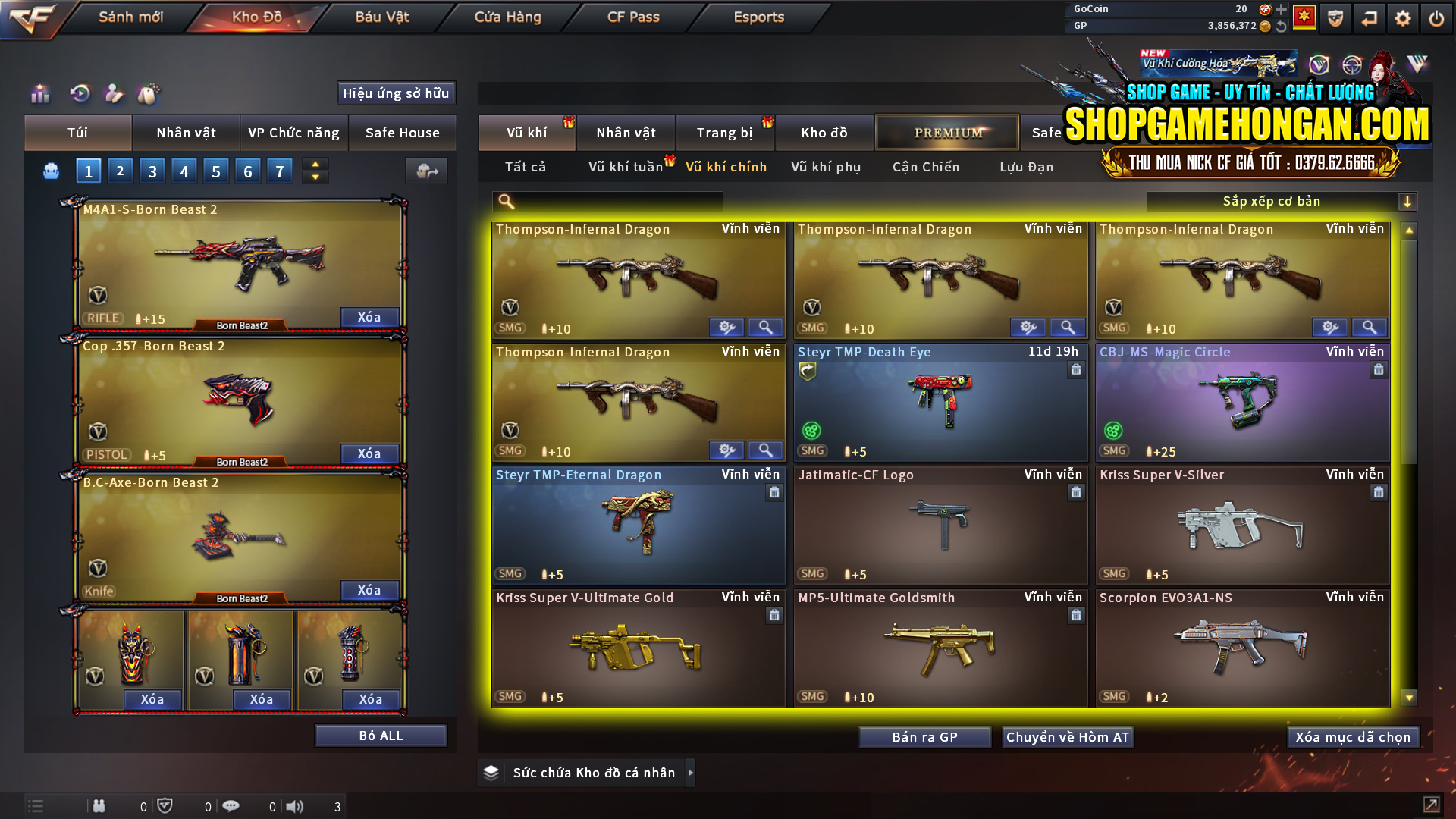Click the plus icon to add GoCoin

coord(1281,10)
